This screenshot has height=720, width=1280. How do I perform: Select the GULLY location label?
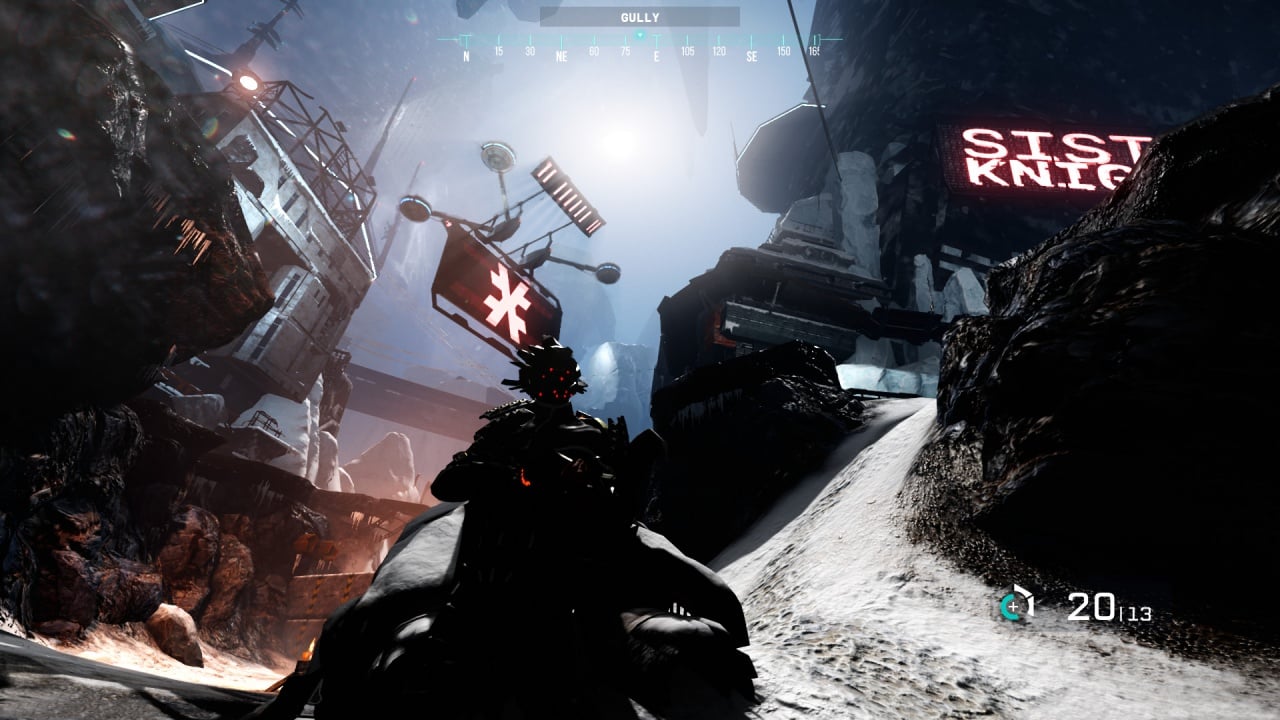click(640, 17)
